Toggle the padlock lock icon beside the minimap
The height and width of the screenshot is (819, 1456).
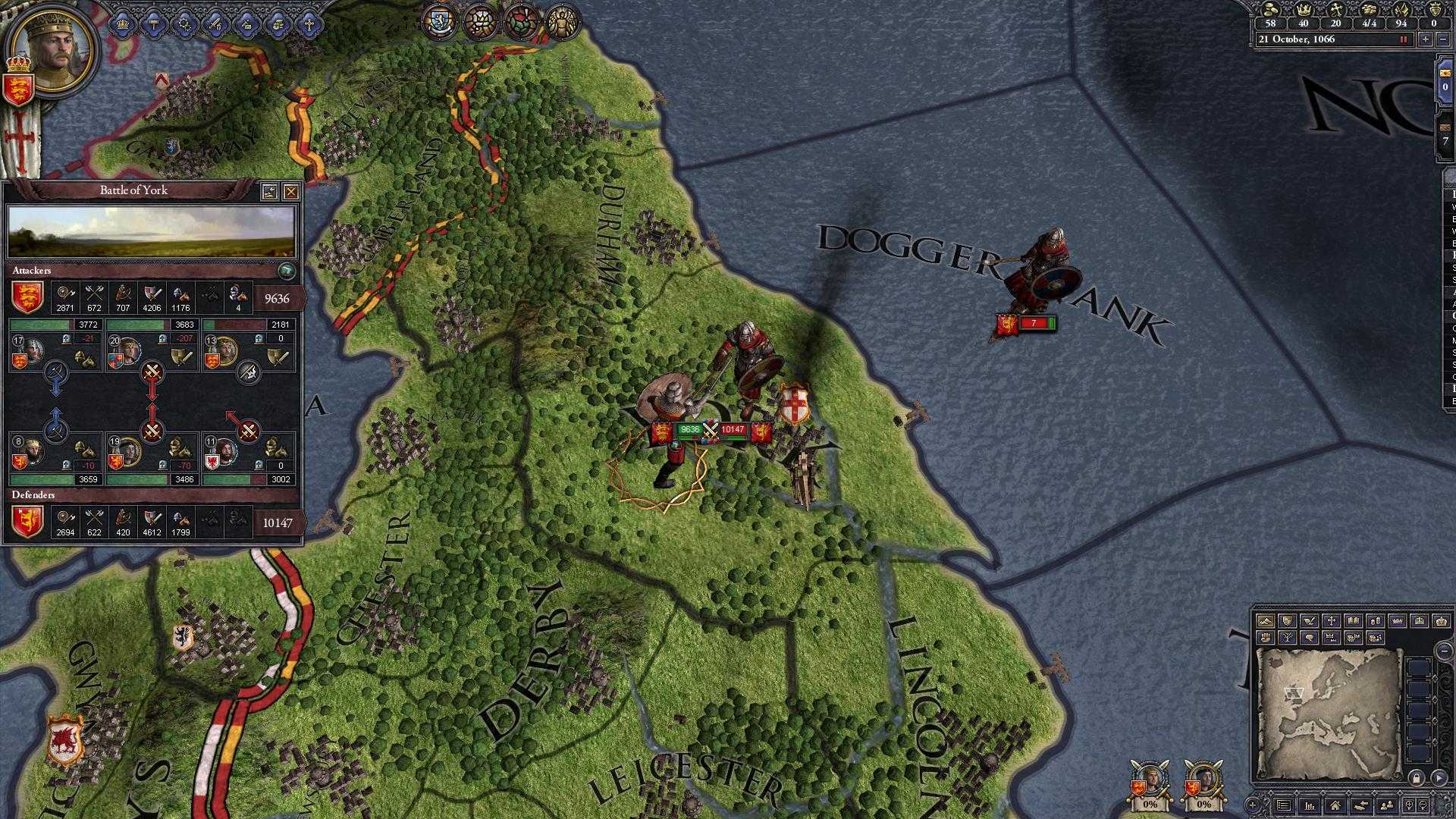(x=1416, y=777)
